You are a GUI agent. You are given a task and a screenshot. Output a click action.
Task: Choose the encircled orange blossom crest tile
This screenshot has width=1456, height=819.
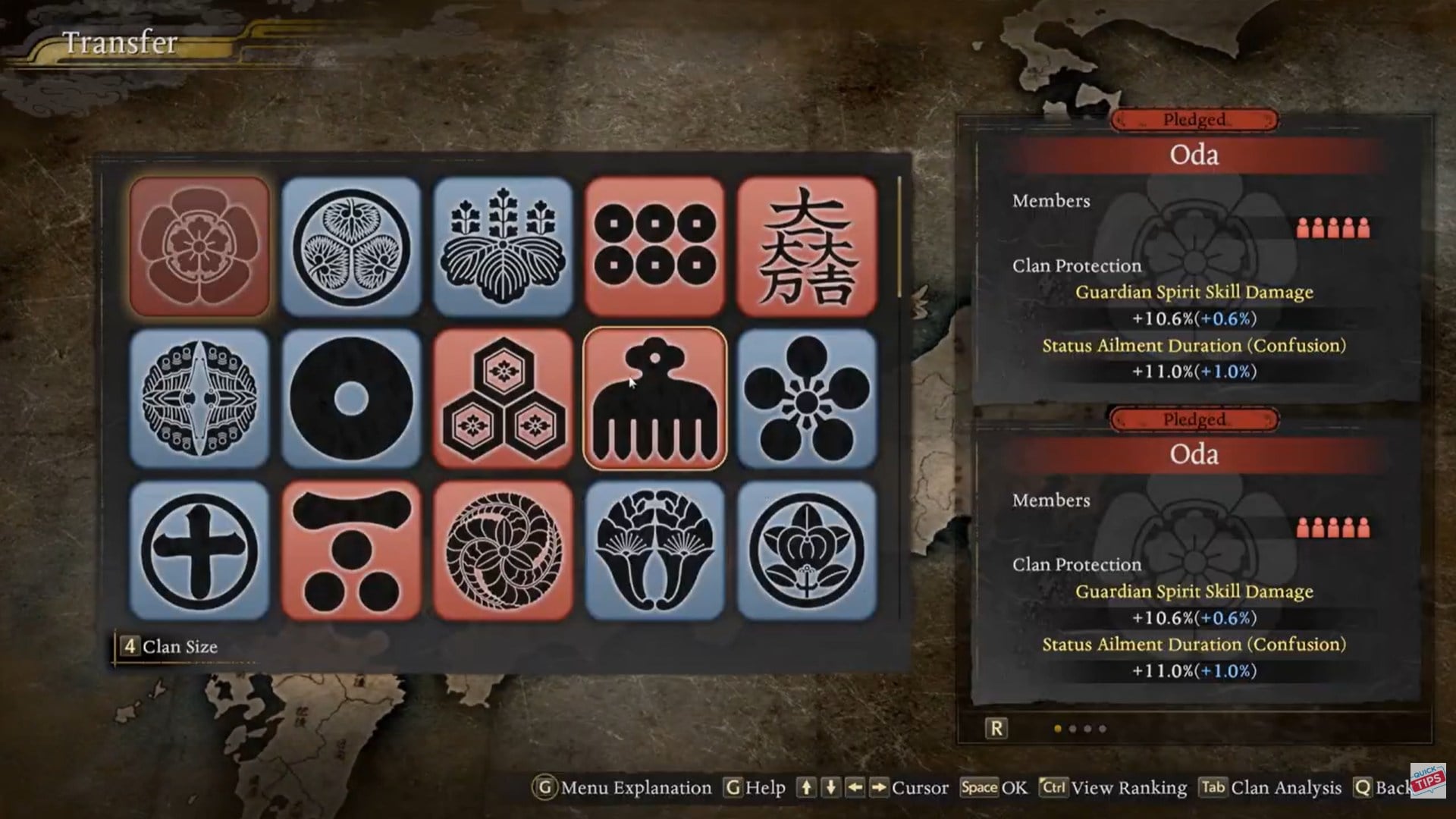click(806, 550)
